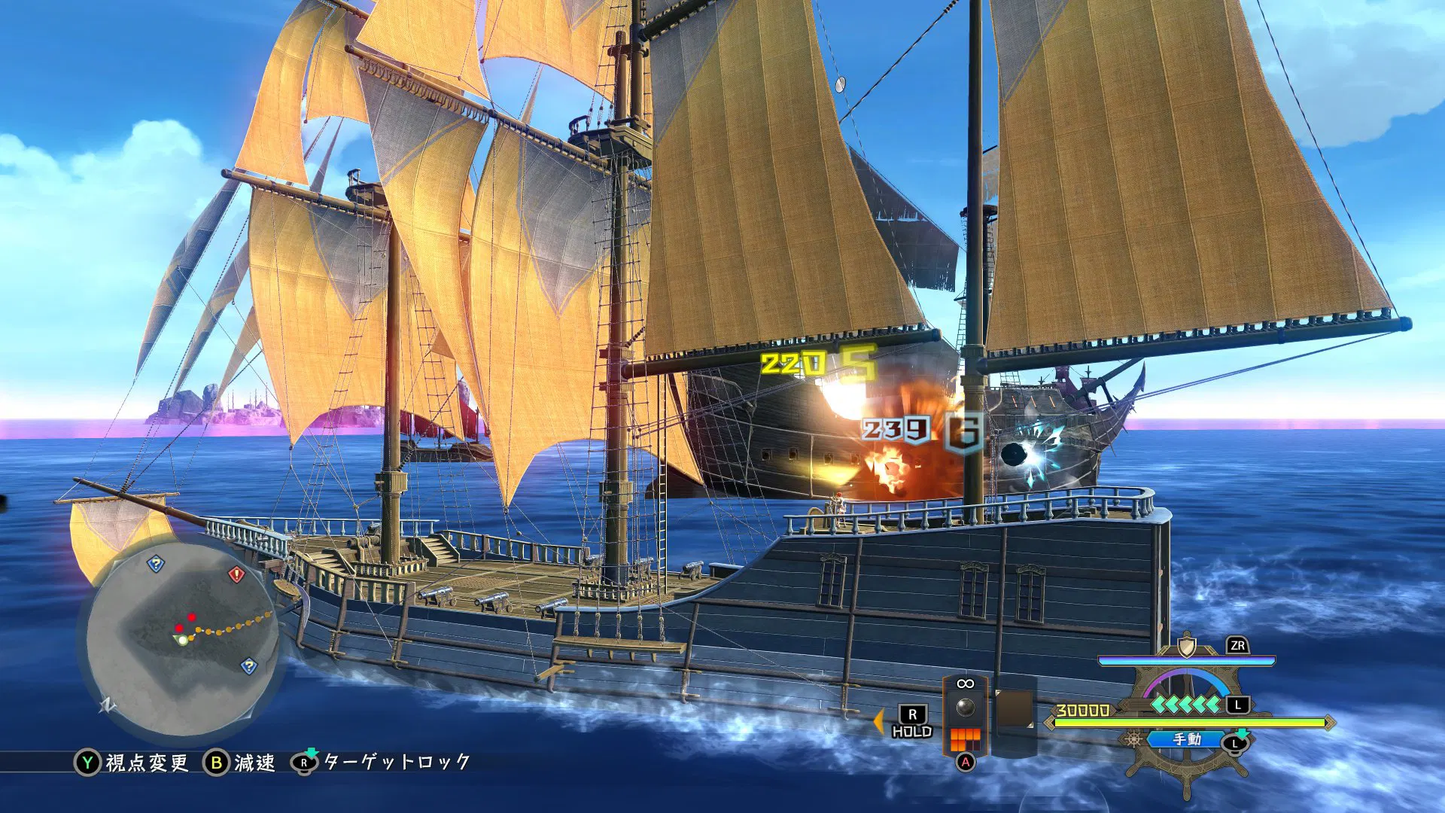Choose the empty brown weapon slot
The height and width of the screenshot is (813, 1445).
click(1014, 709)
